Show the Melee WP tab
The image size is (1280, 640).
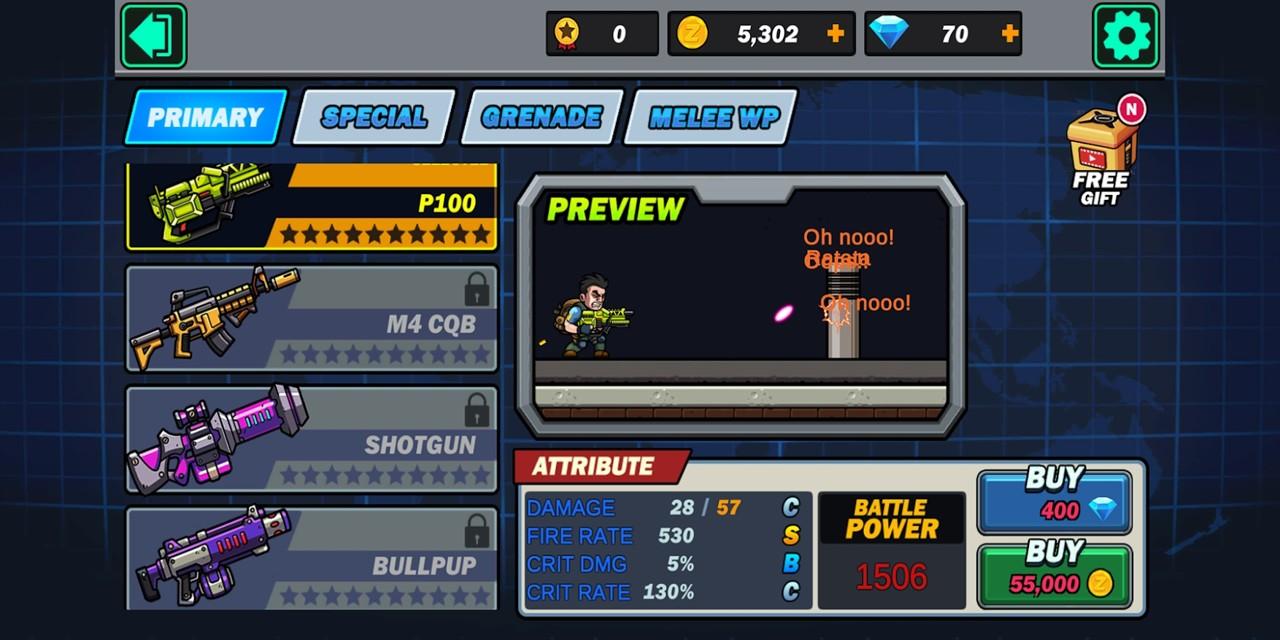tap(712, 117)
